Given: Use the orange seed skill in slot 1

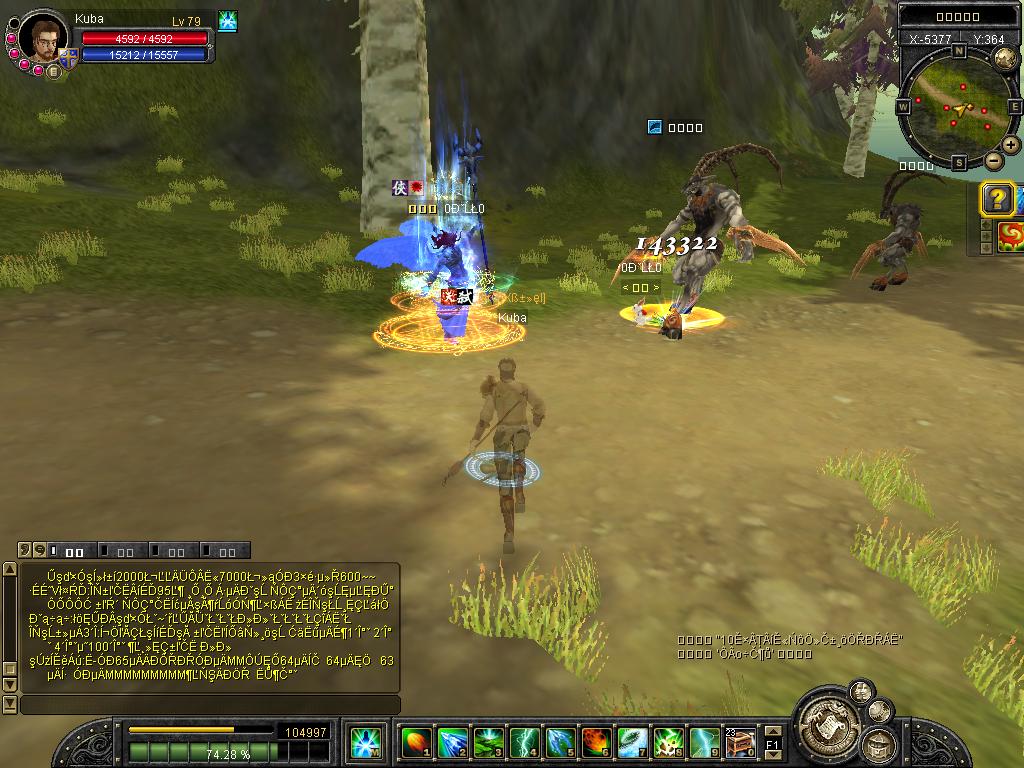Looking at the screenshot, I should pyautogui.click(x=415, y=742).
